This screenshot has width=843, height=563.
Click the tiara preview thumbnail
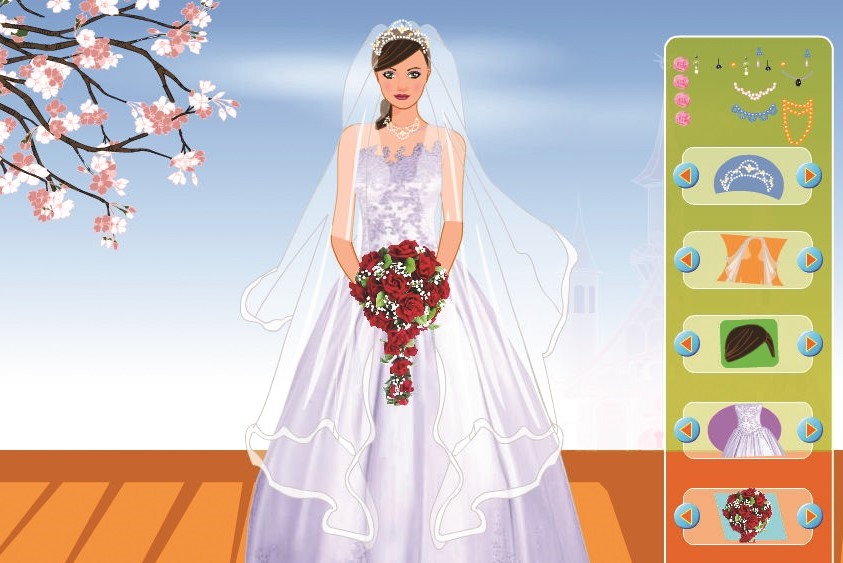[x=747, y=176]
